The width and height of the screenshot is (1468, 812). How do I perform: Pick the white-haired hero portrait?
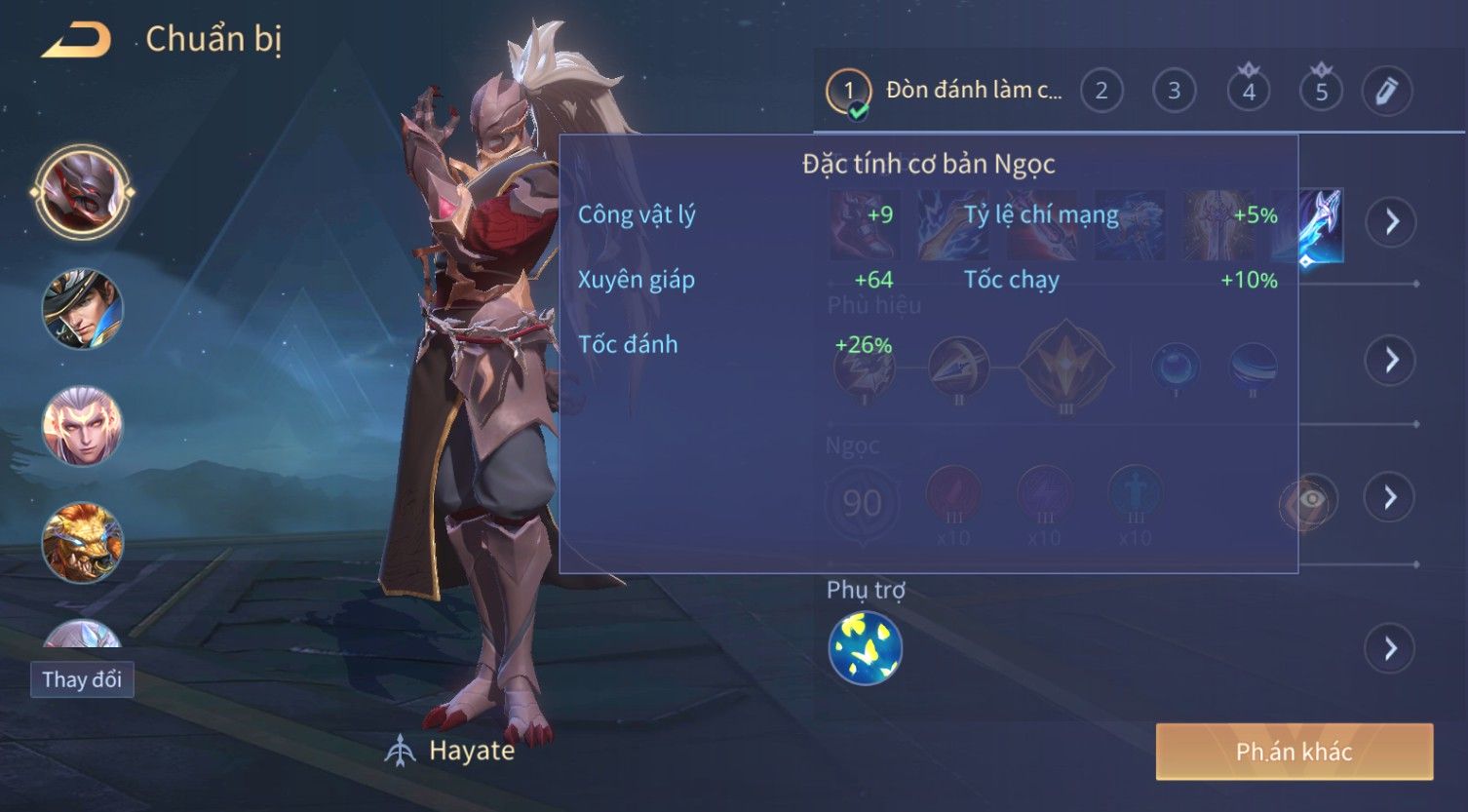pyautogui.click(x=83, y=426)
